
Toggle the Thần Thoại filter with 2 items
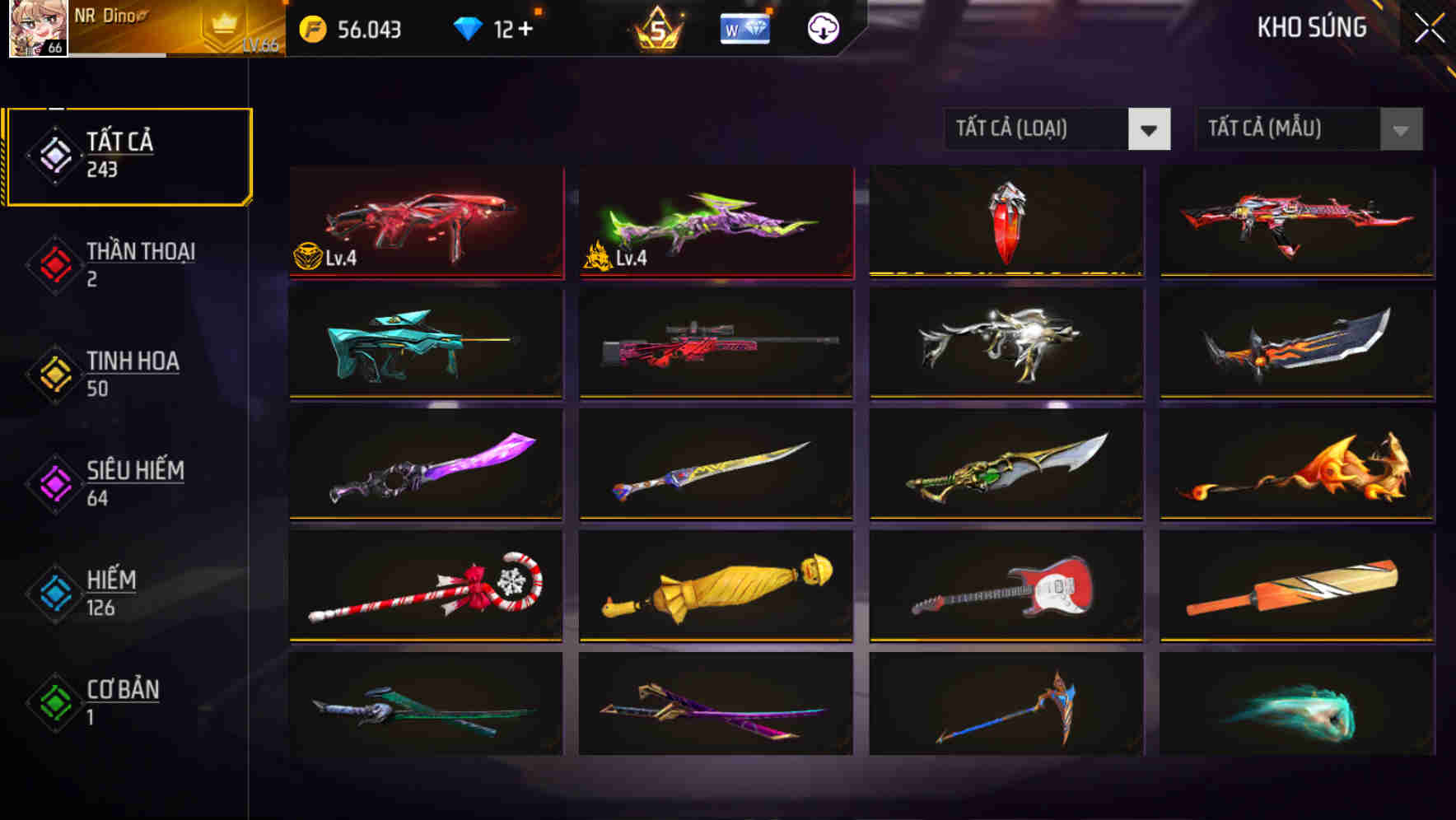(x=138, y=263)
